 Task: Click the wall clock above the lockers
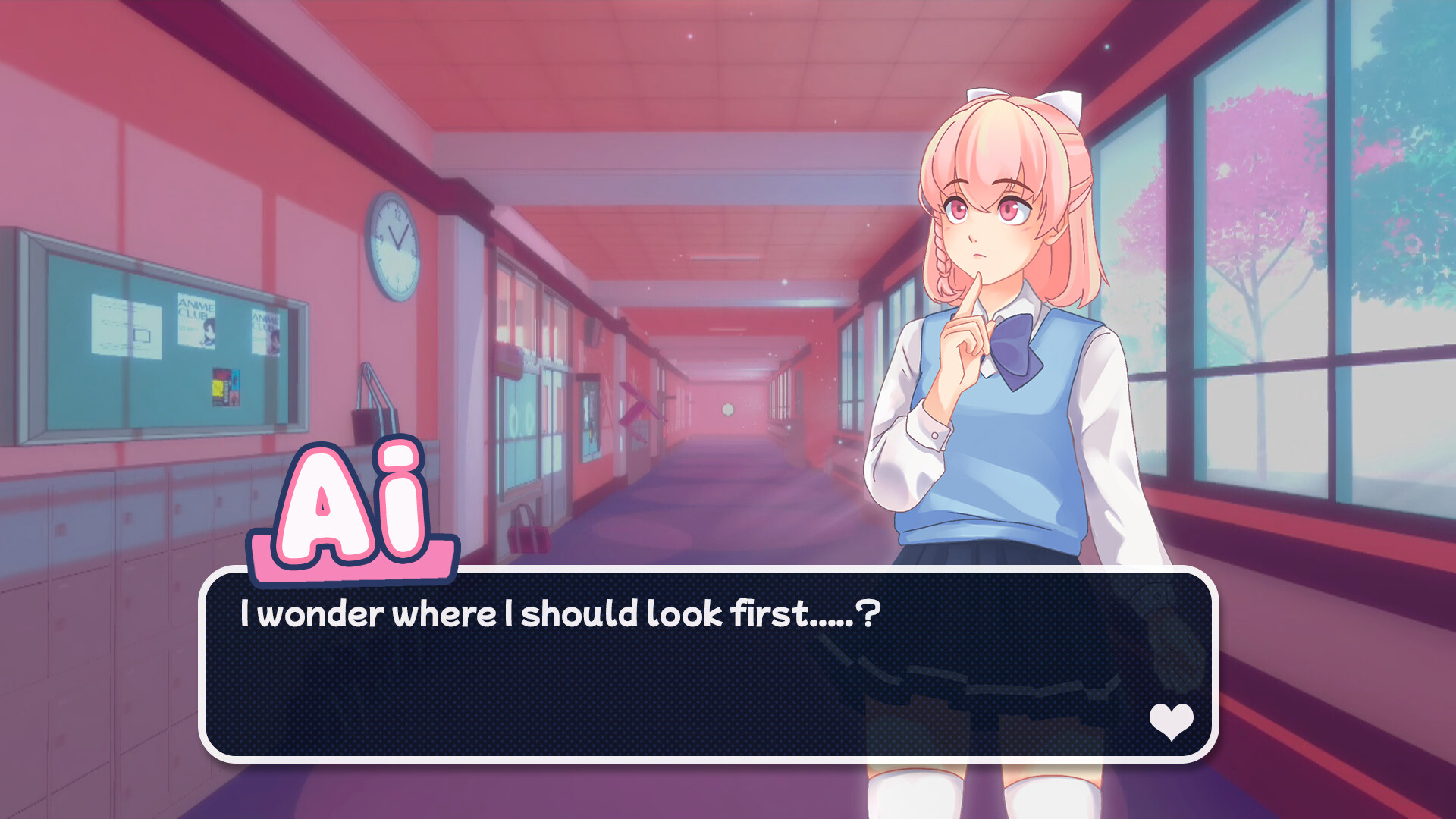pyautogui.click(x=393, y=246)
